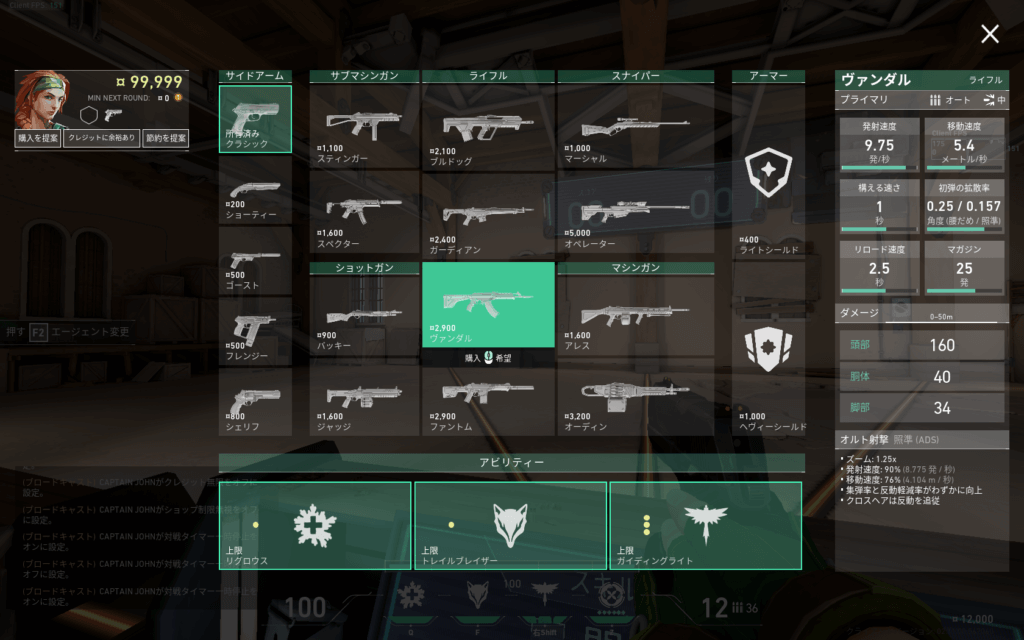
Task: Select the Classic (クラシック) sidearm
Action: click(255, 119)
